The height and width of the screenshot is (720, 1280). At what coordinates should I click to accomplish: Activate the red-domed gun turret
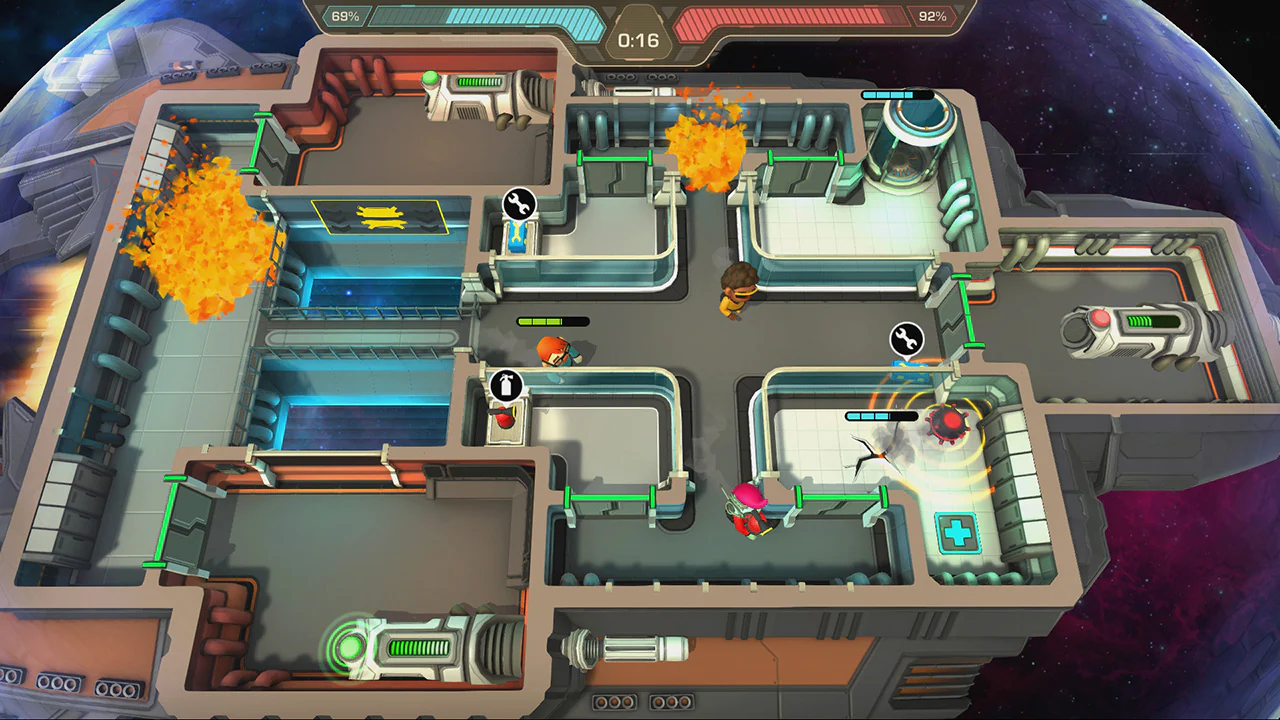[x=948, y=424]
